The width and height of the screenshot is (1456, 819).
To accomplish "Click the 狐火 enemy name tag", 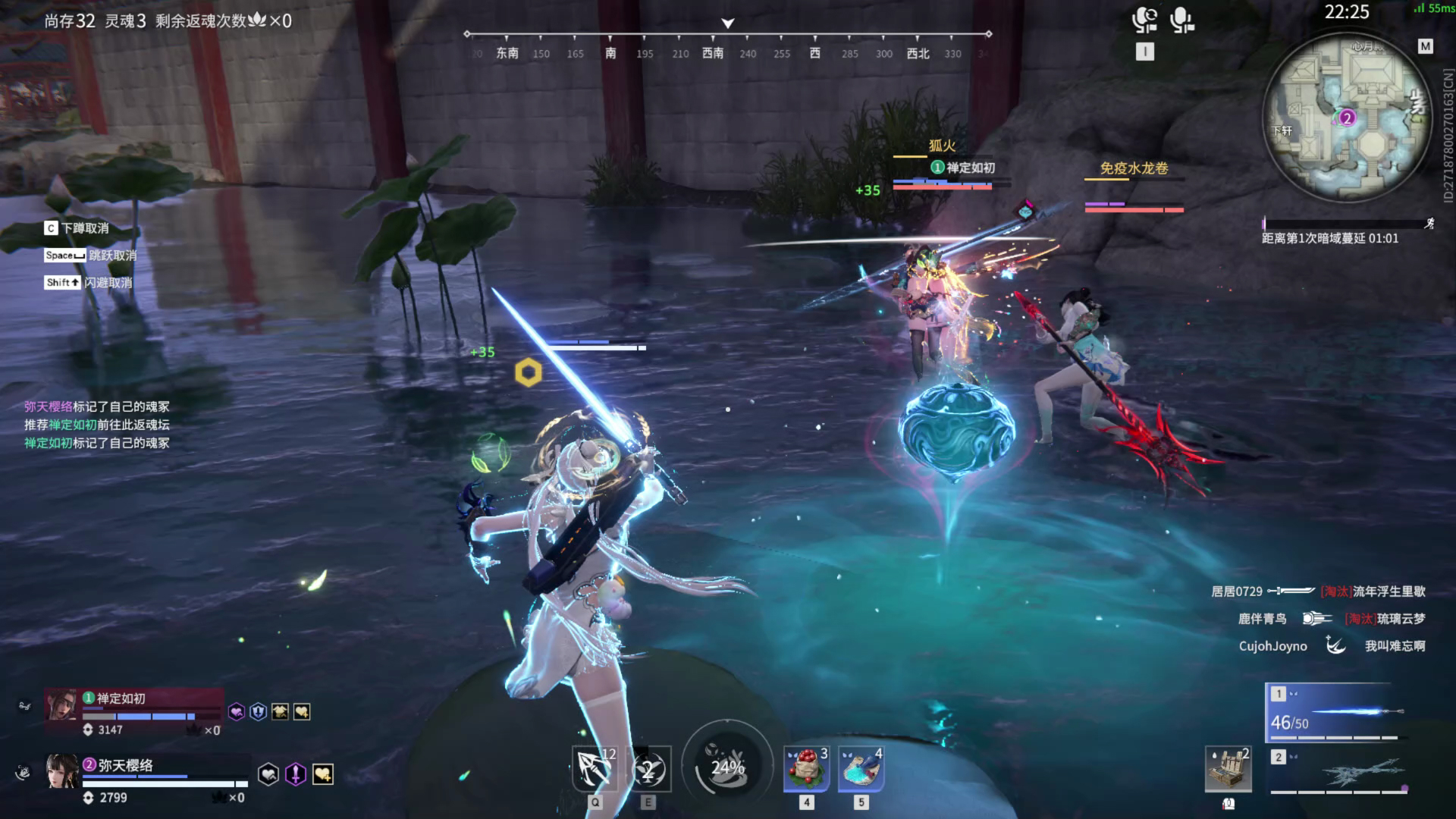I will pyautogui.click(x=942, y=146).
